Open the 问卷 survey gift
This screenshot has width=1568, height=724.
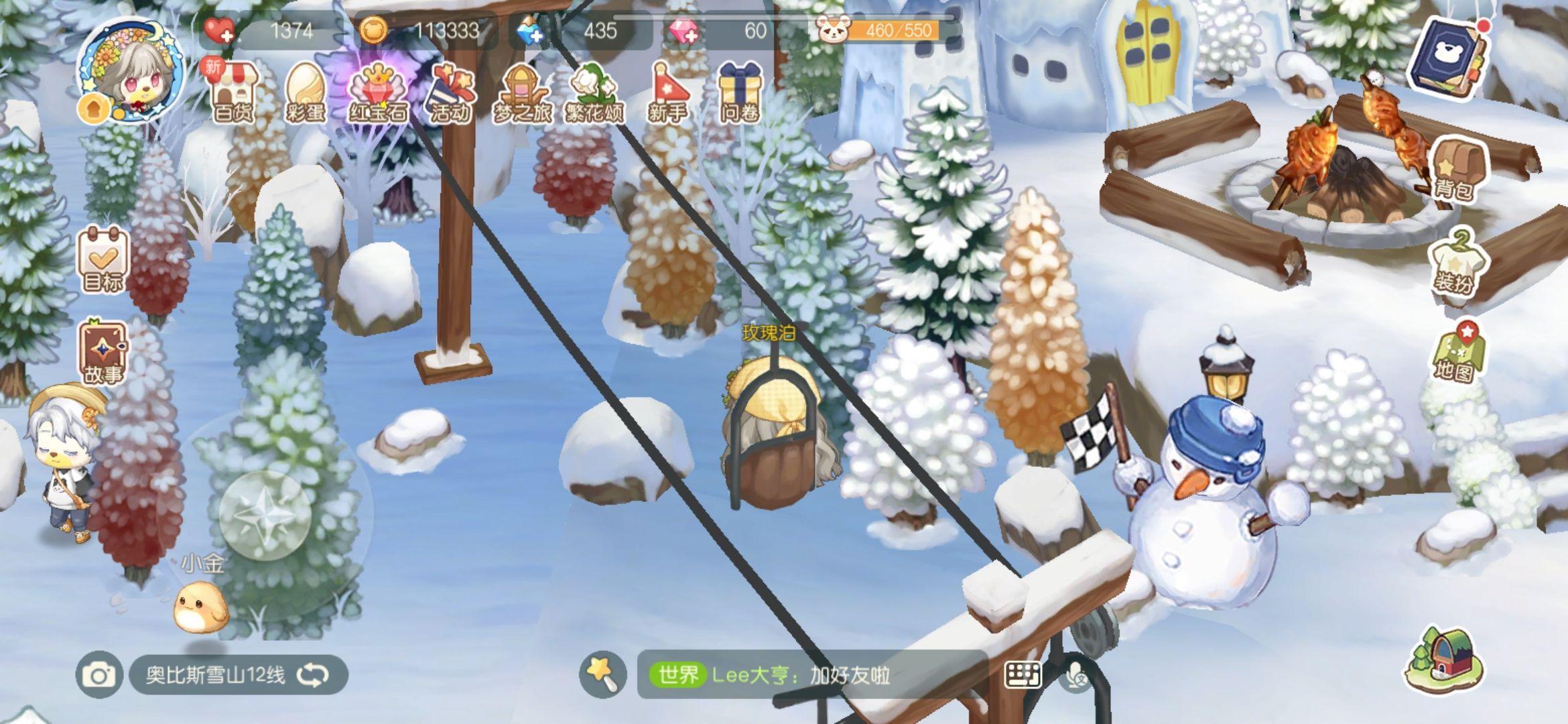[739, 93]
